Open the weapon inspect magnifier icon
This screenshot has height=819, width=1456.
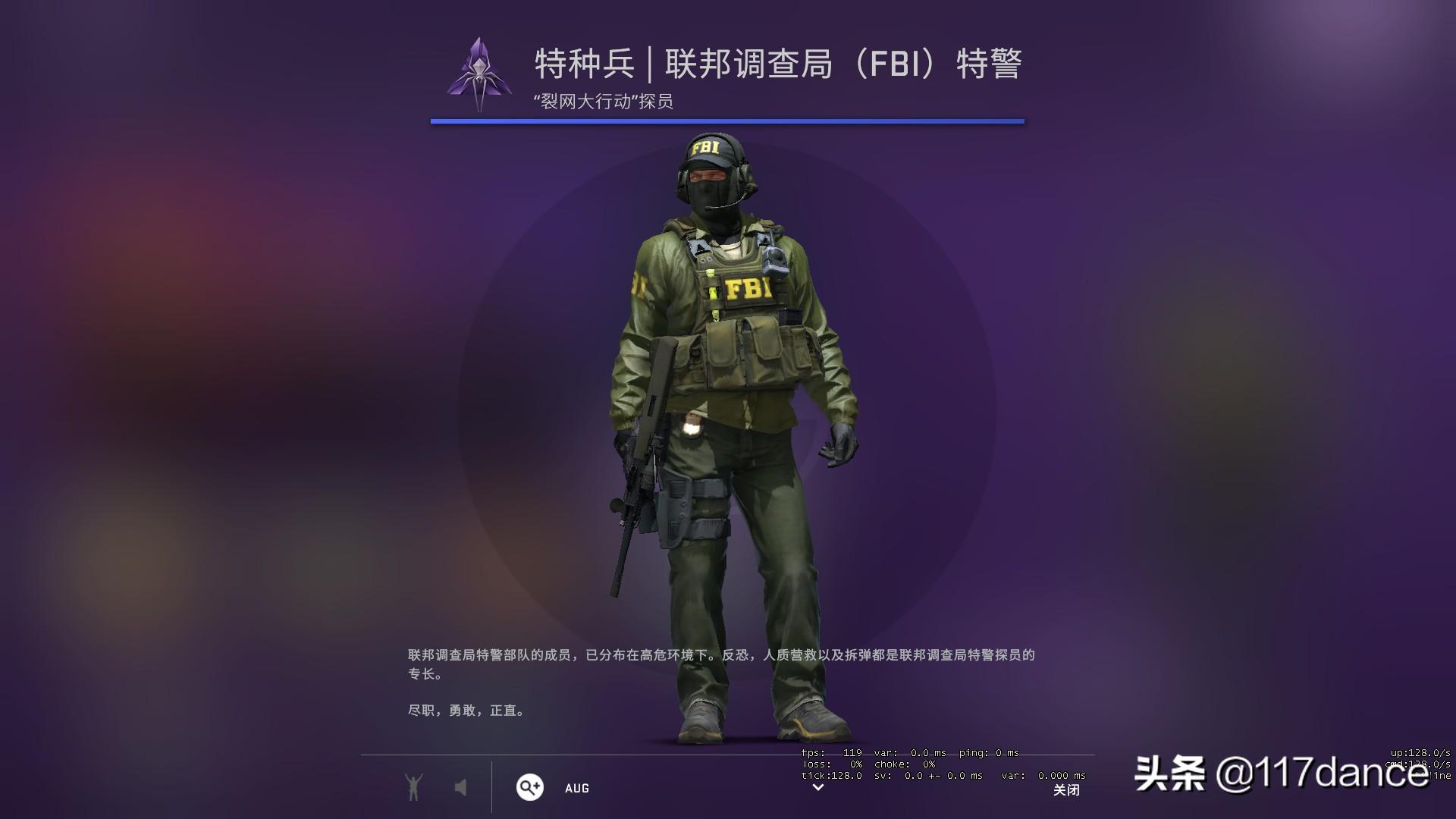coord(531,788)
